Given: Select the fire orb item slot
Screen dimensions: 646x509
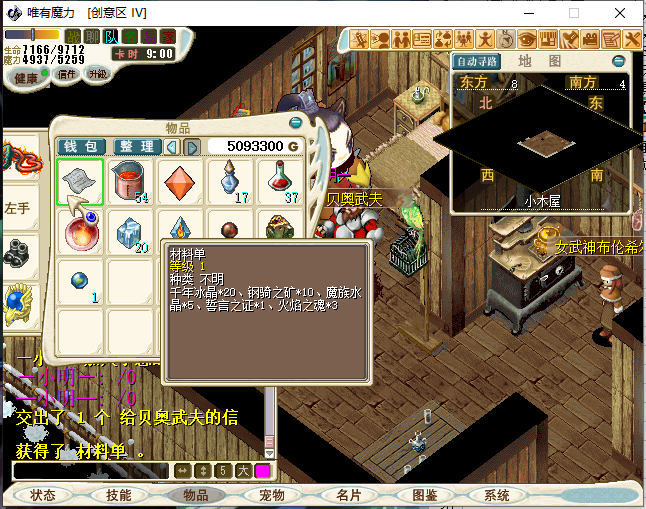Looking at the screenshot, I should click(79, 233).
